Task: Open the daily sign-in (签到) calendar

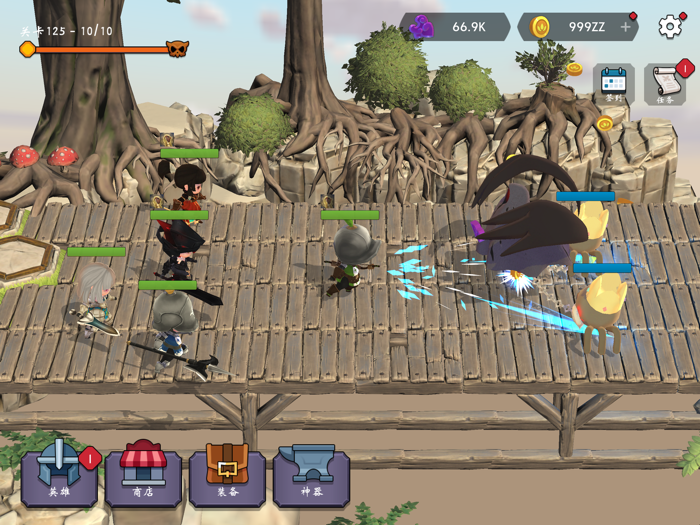Action: (614, 84)
